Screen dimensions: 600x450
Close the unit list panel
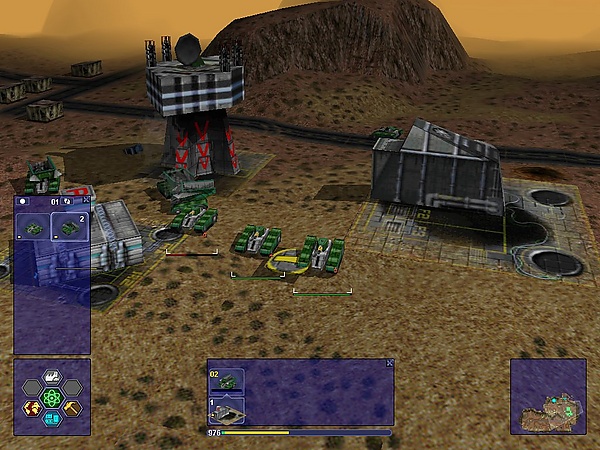(86, 200)
